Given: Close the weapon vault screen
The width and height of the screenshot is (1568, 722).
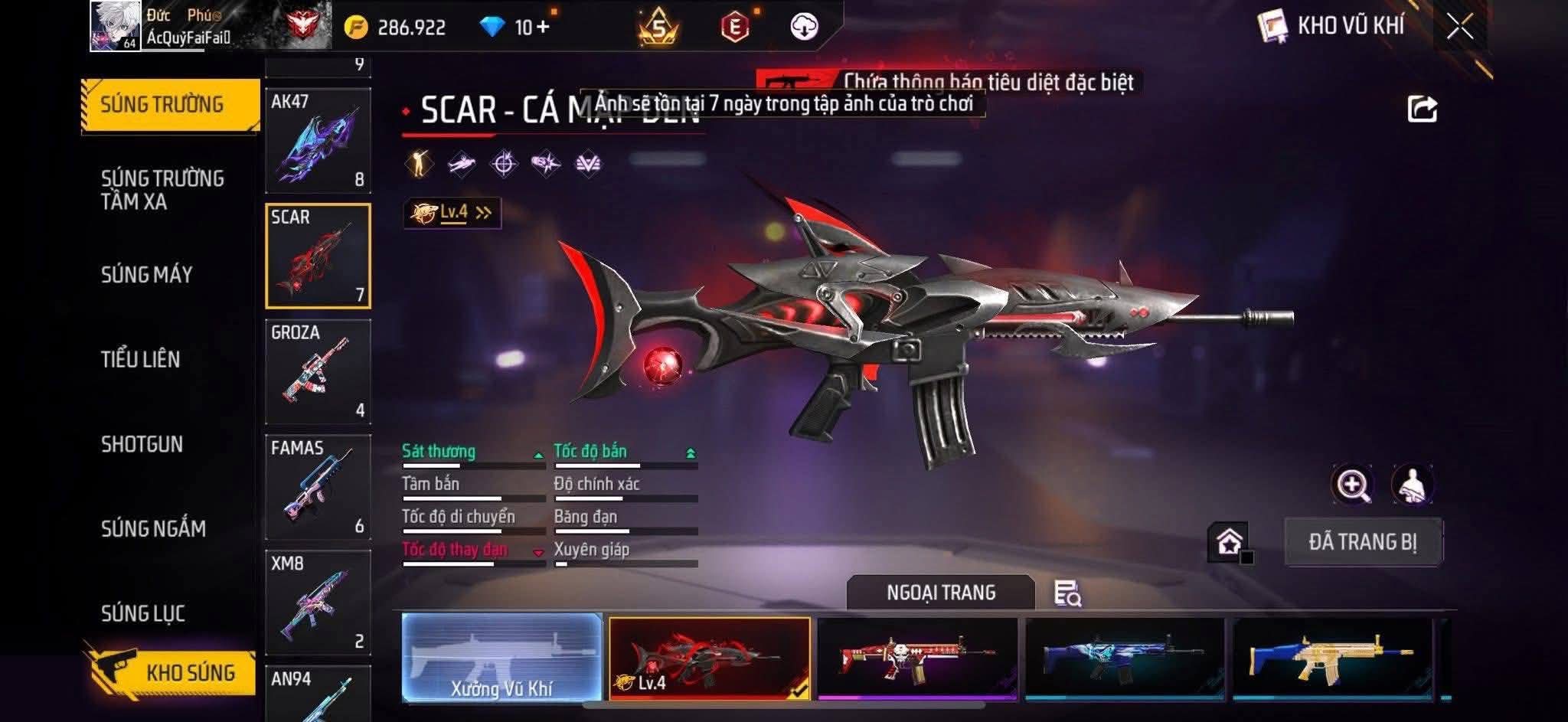Looking at the screenshot, I should tap(1459, 27).
